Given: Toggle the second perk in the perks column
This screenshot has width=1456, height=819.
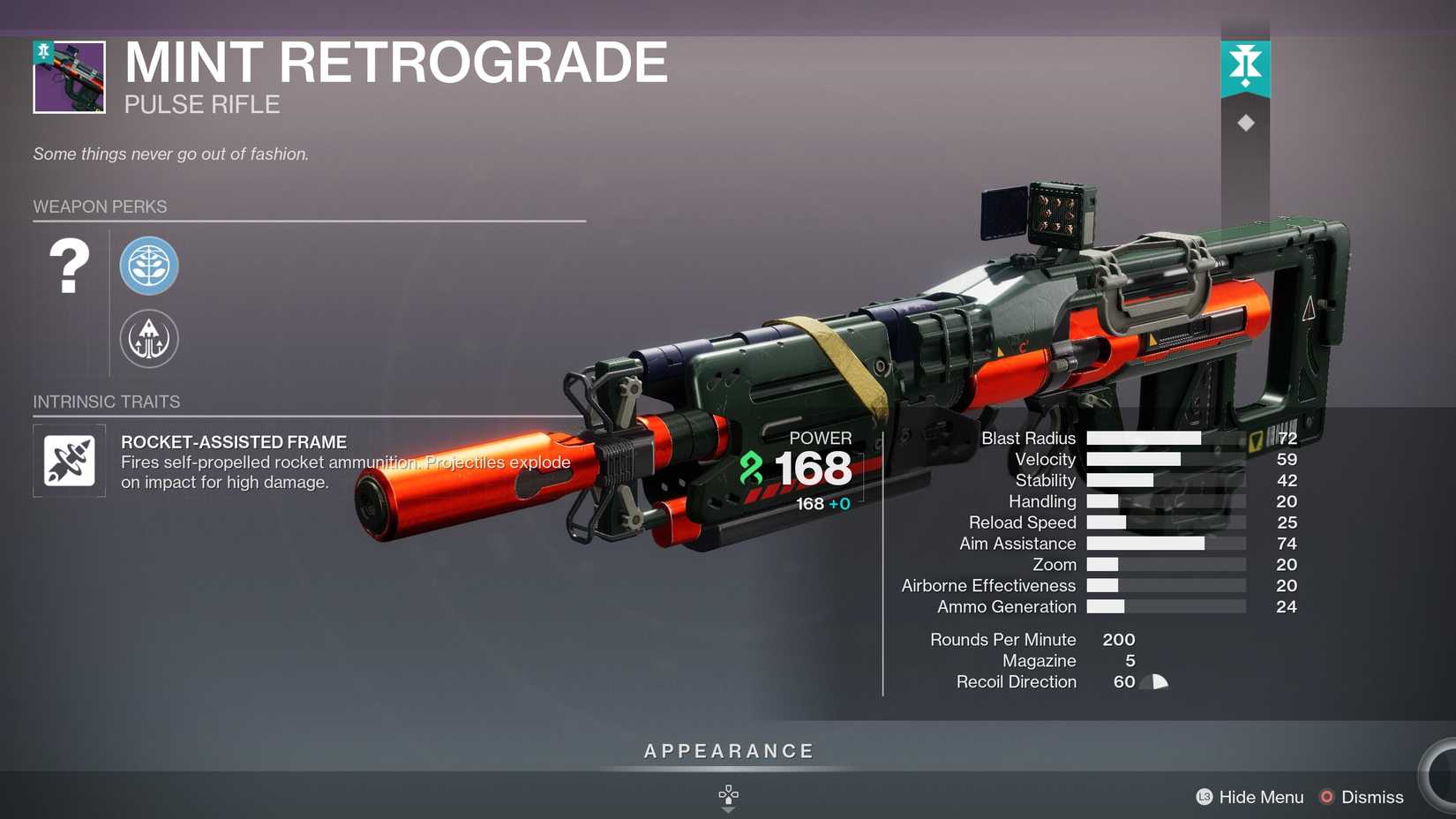Looking at the screenshot, I should (x=148, y=338).
